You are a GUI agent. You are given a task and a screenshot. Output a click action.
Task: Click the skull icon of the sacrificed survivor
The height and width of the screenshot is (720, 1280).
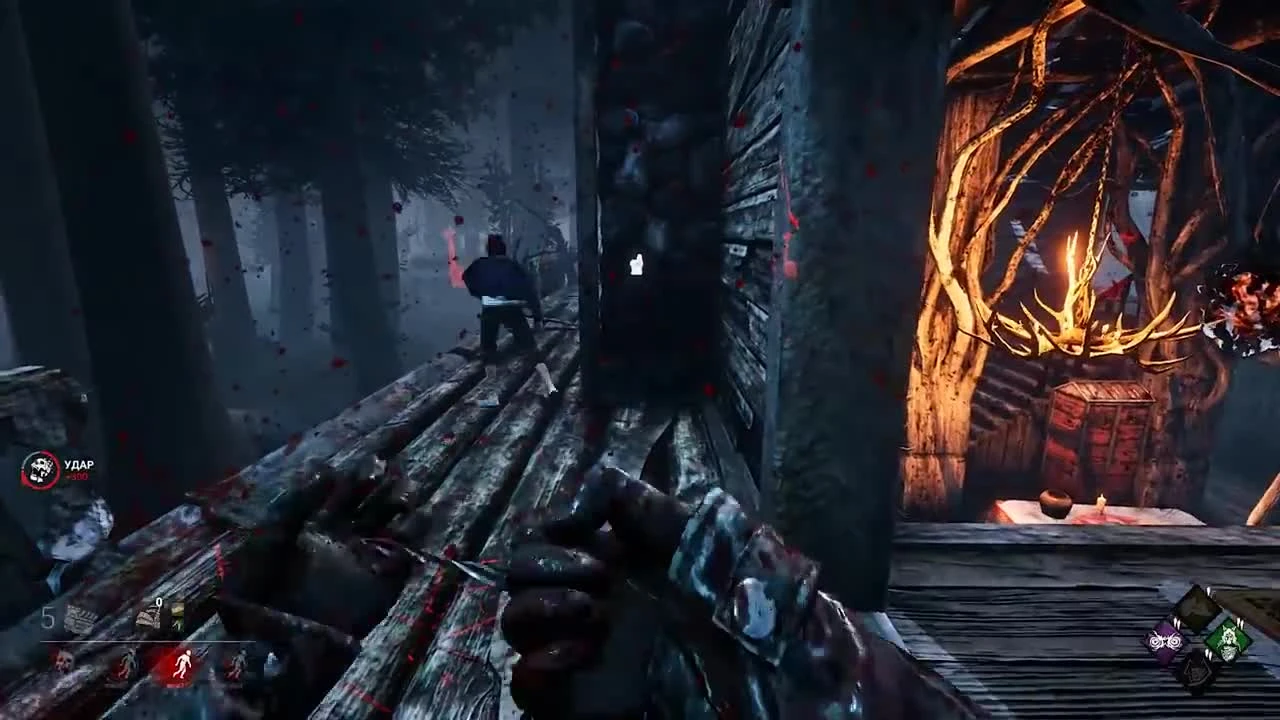[63, 663]
